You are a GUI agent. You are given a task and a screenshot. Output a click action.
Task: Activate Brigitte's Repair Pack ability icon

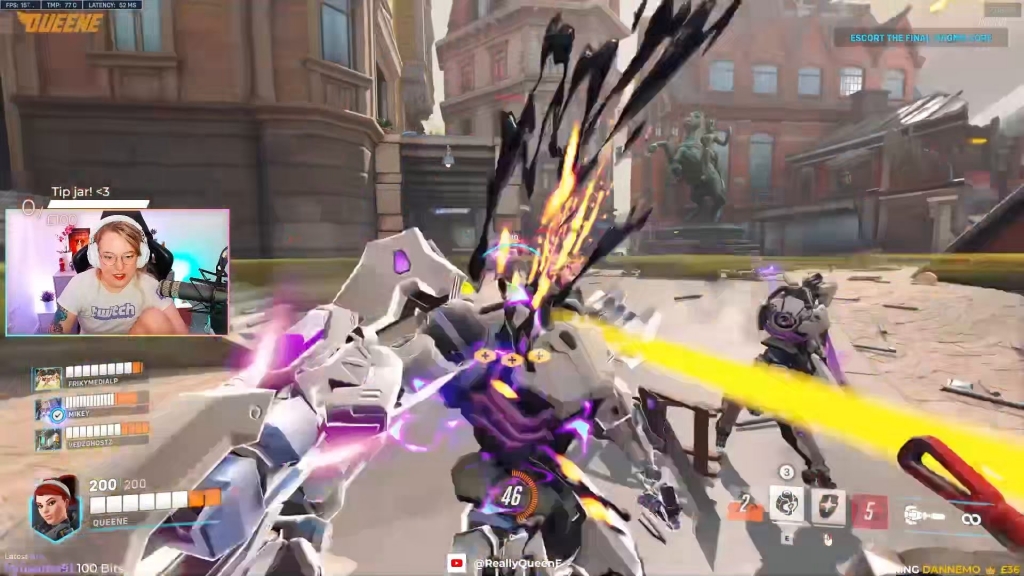(786, 505)
